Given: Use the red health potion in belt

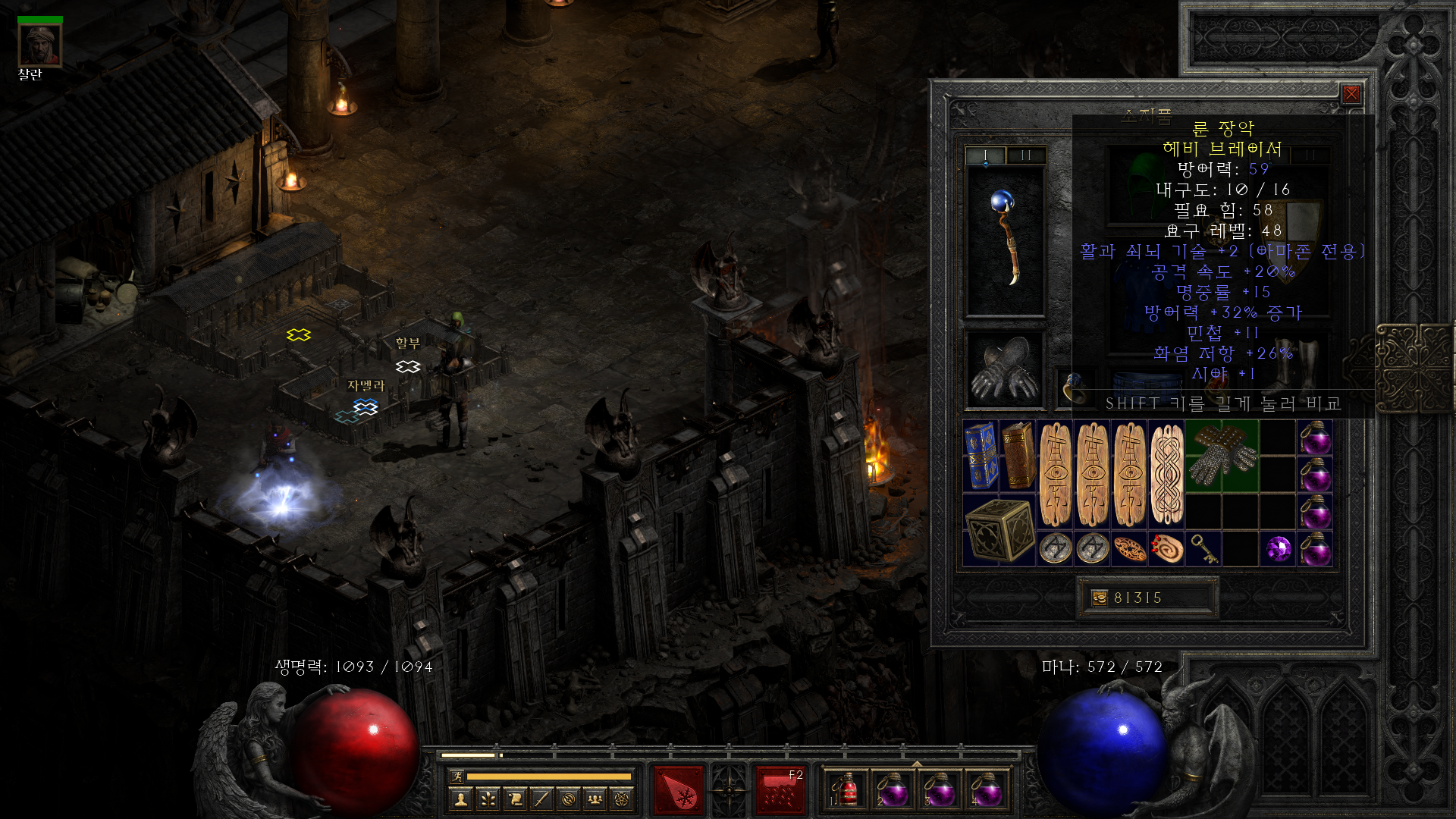Looking at the screenshot, I should click(x=846, y=790).
